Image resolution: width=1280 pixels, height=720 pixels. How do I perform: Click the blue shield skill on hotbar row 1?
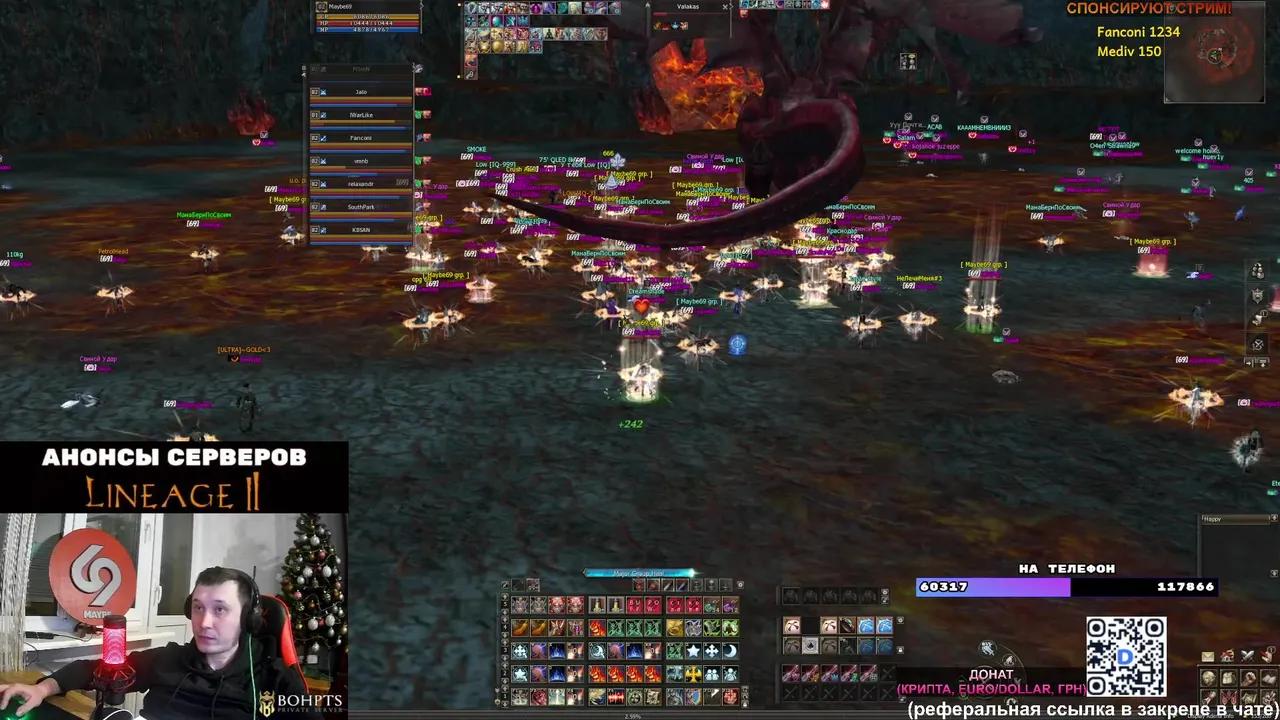click(x=693, y=697)
